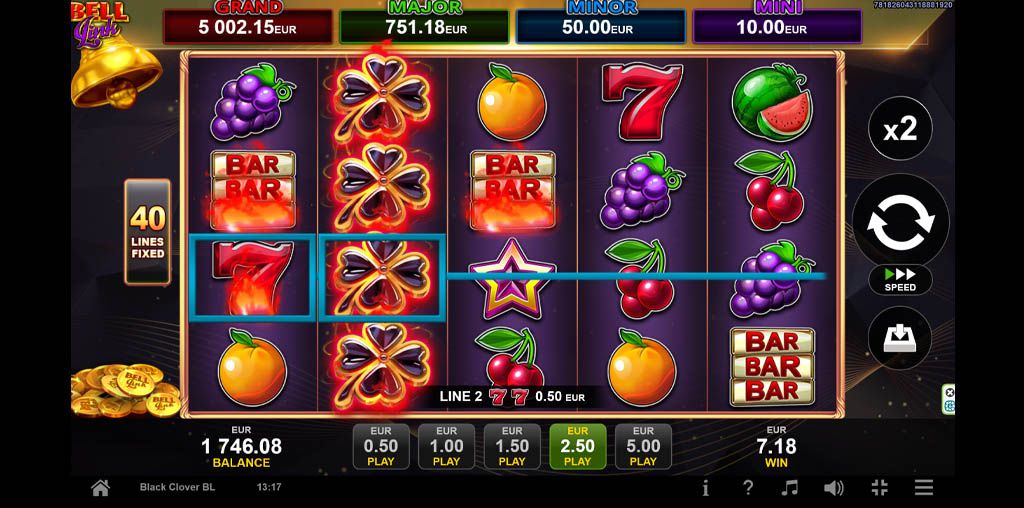Choose the EUR 5.00 play bet
This screenshot has height=508, width=1024.
click(643, 446)
